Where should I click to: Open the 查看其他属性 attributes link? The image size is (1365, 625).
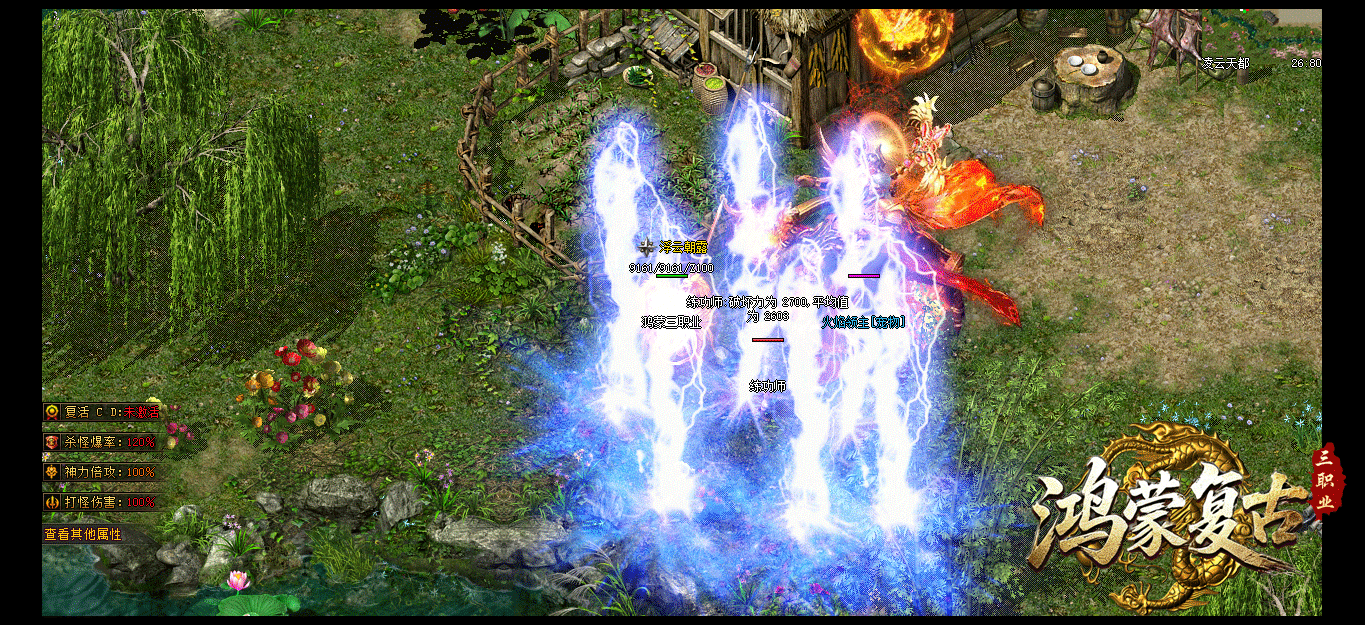click(x=83, y=535)
